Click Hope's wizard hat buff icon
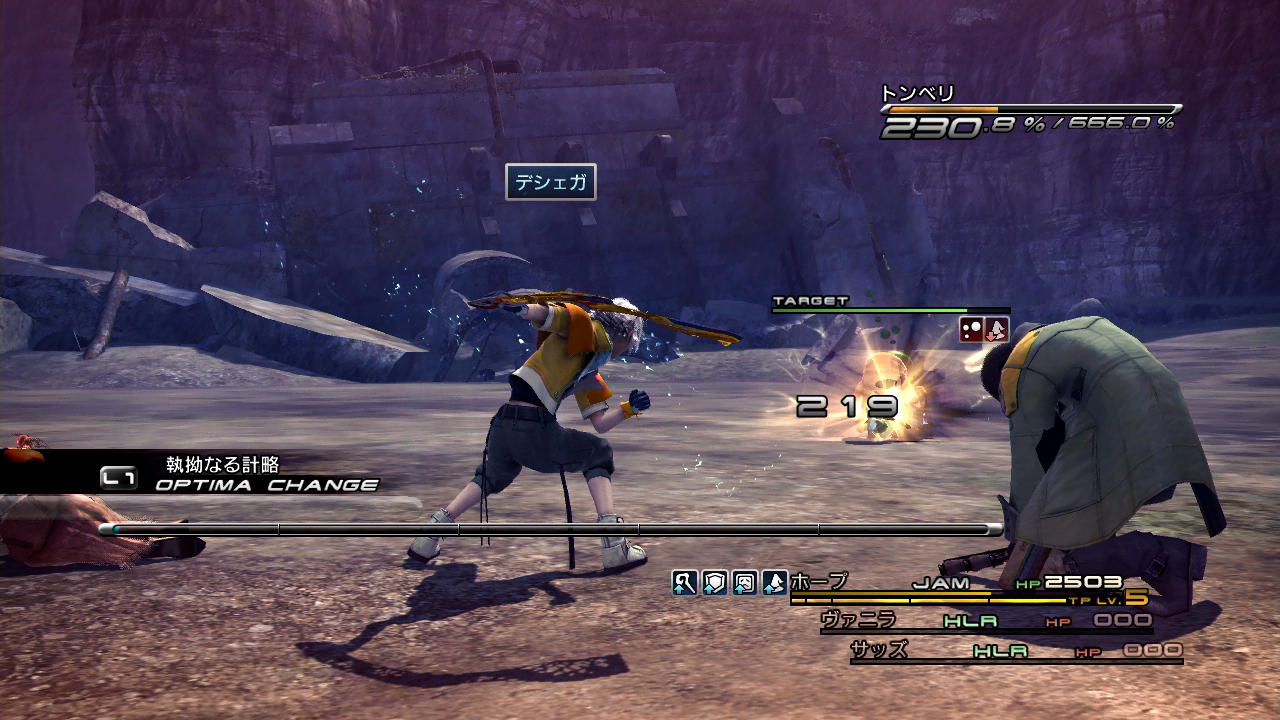 tap(774, 582)
